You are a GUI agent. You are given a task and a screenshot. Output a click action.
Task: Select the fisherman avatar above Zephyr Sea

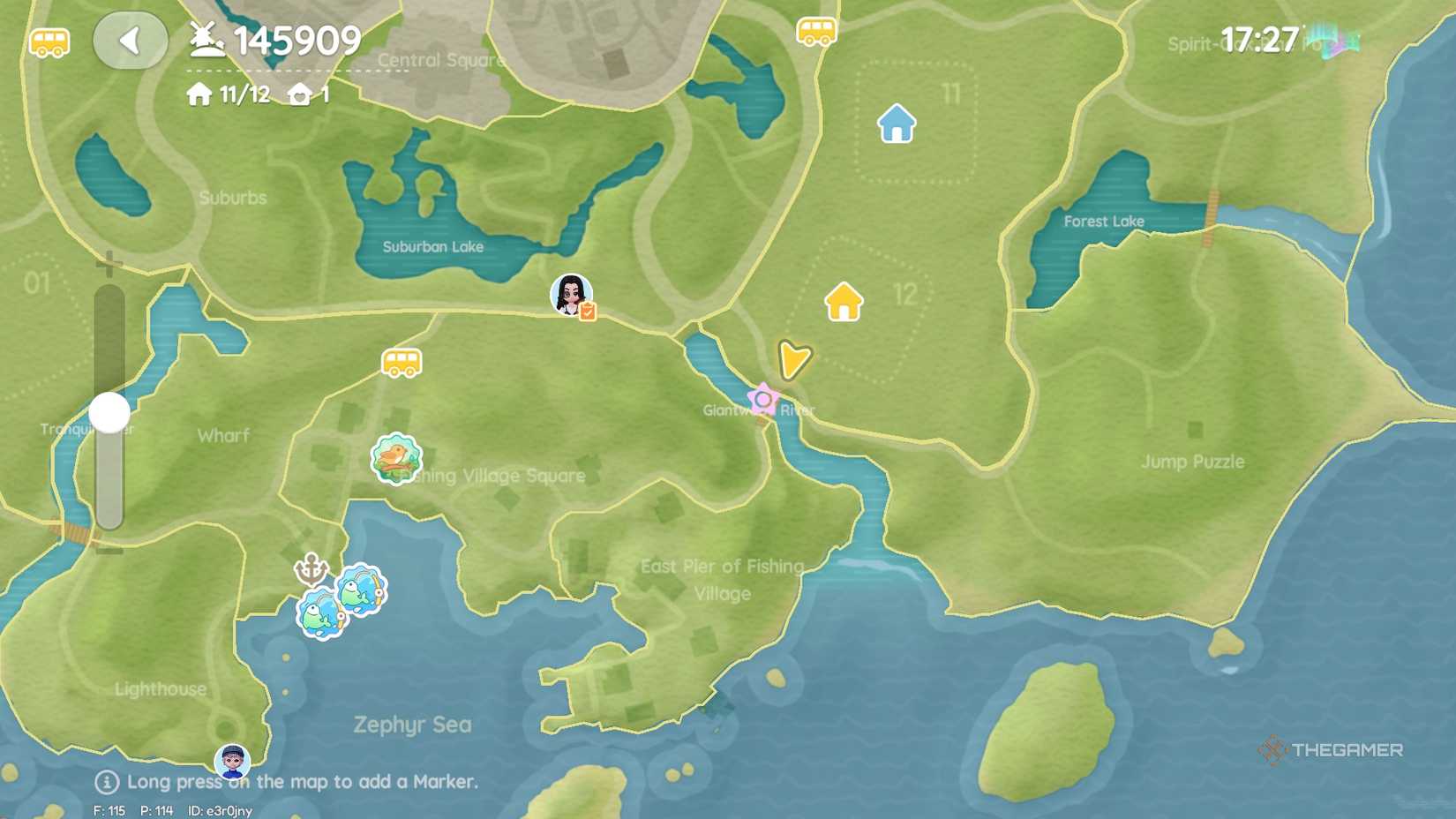(x=231, y=759)
